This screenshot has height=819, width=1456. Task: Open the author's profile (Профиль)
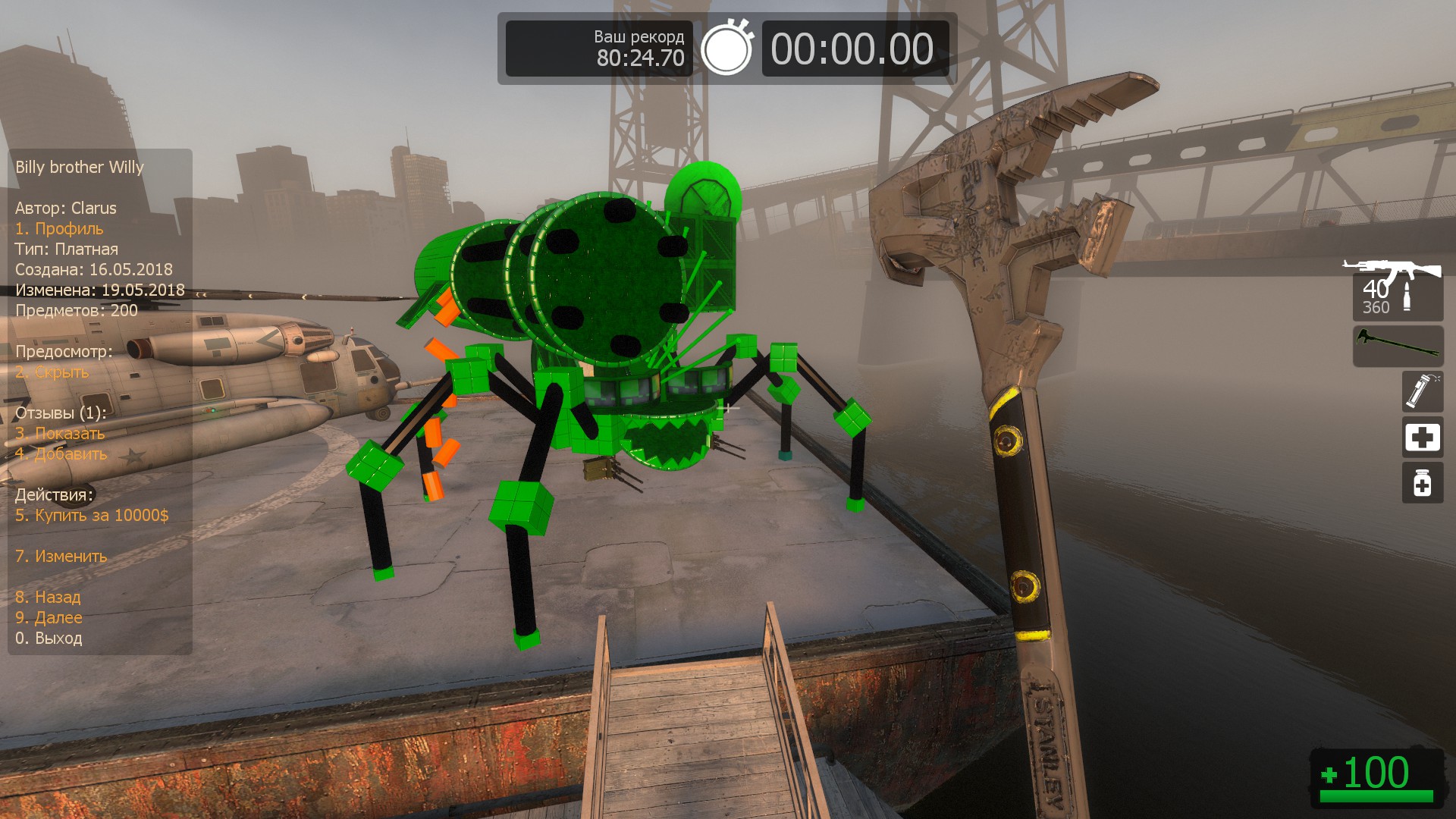point(59,229)
